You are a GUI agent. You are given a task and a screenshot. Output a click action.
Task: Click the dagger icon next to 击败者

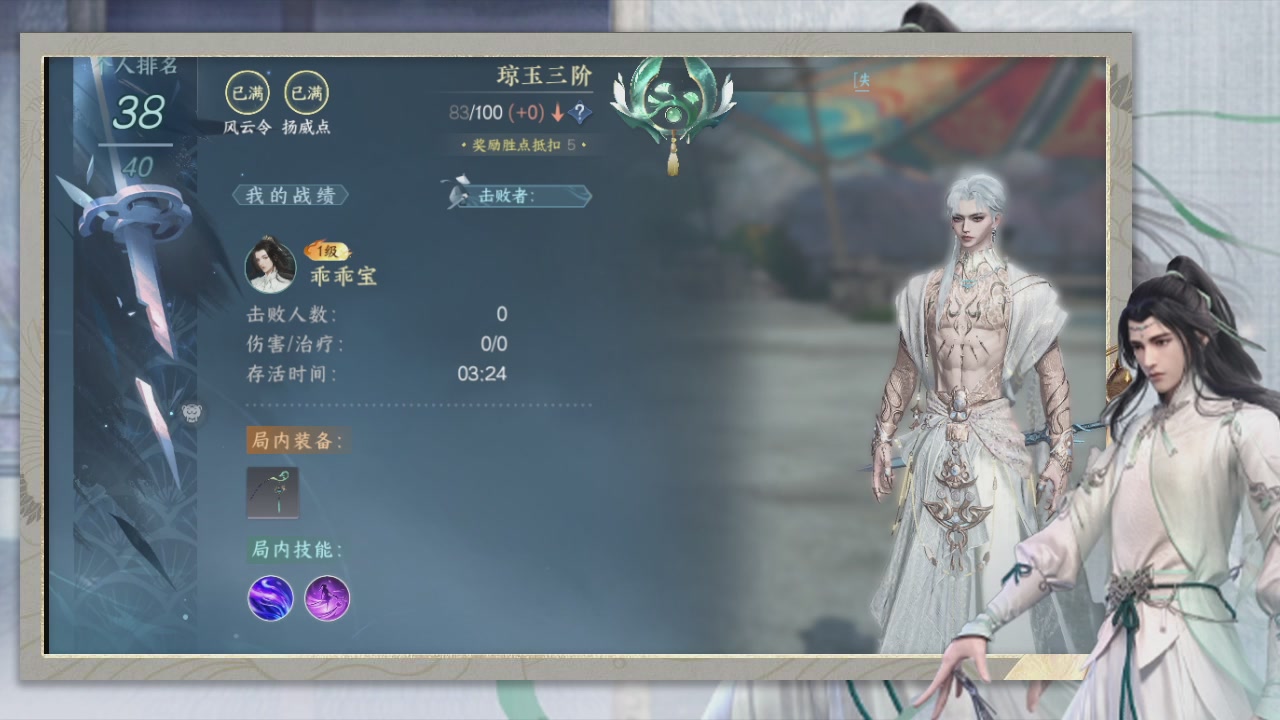[458, 192]
